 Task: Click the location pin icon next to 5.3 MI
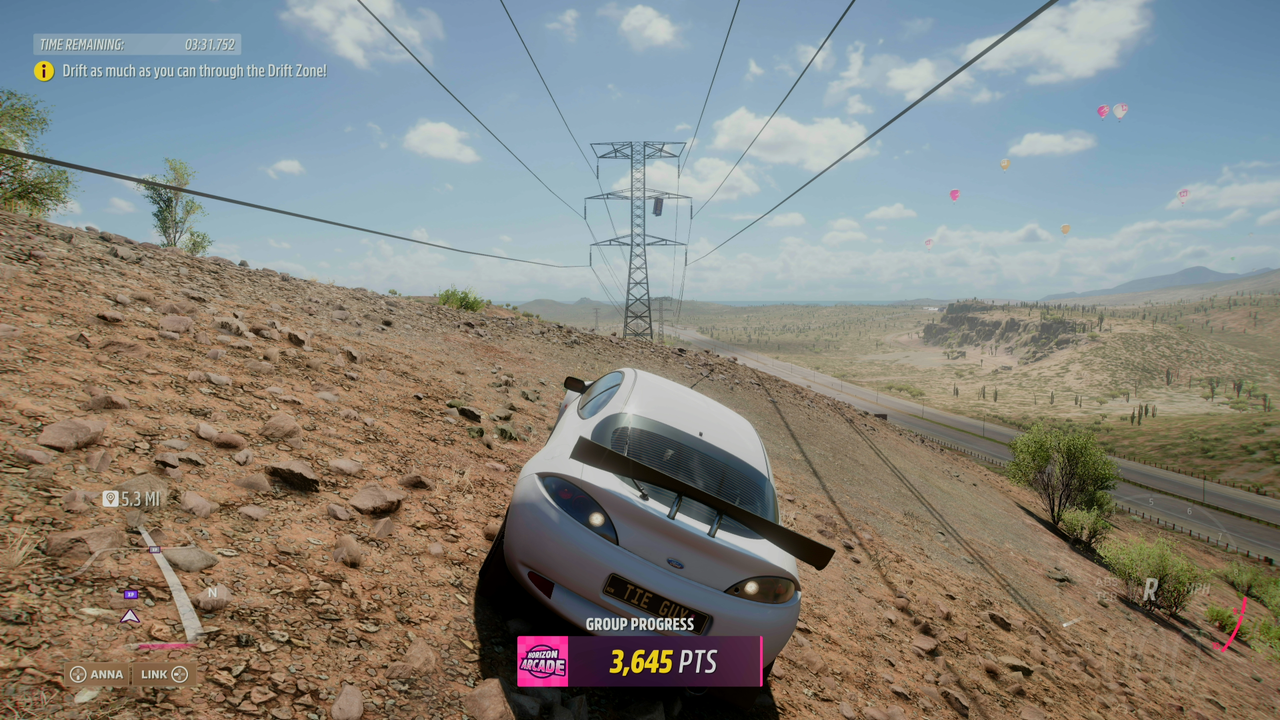[x=111, y=498]
